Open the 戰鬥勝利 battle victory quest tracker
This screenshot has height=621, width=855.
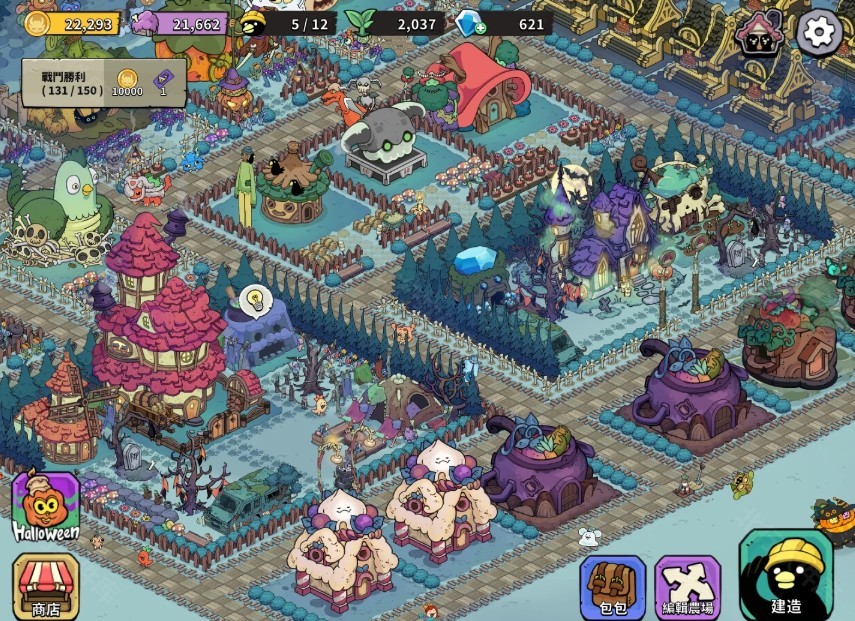(103, 83)
